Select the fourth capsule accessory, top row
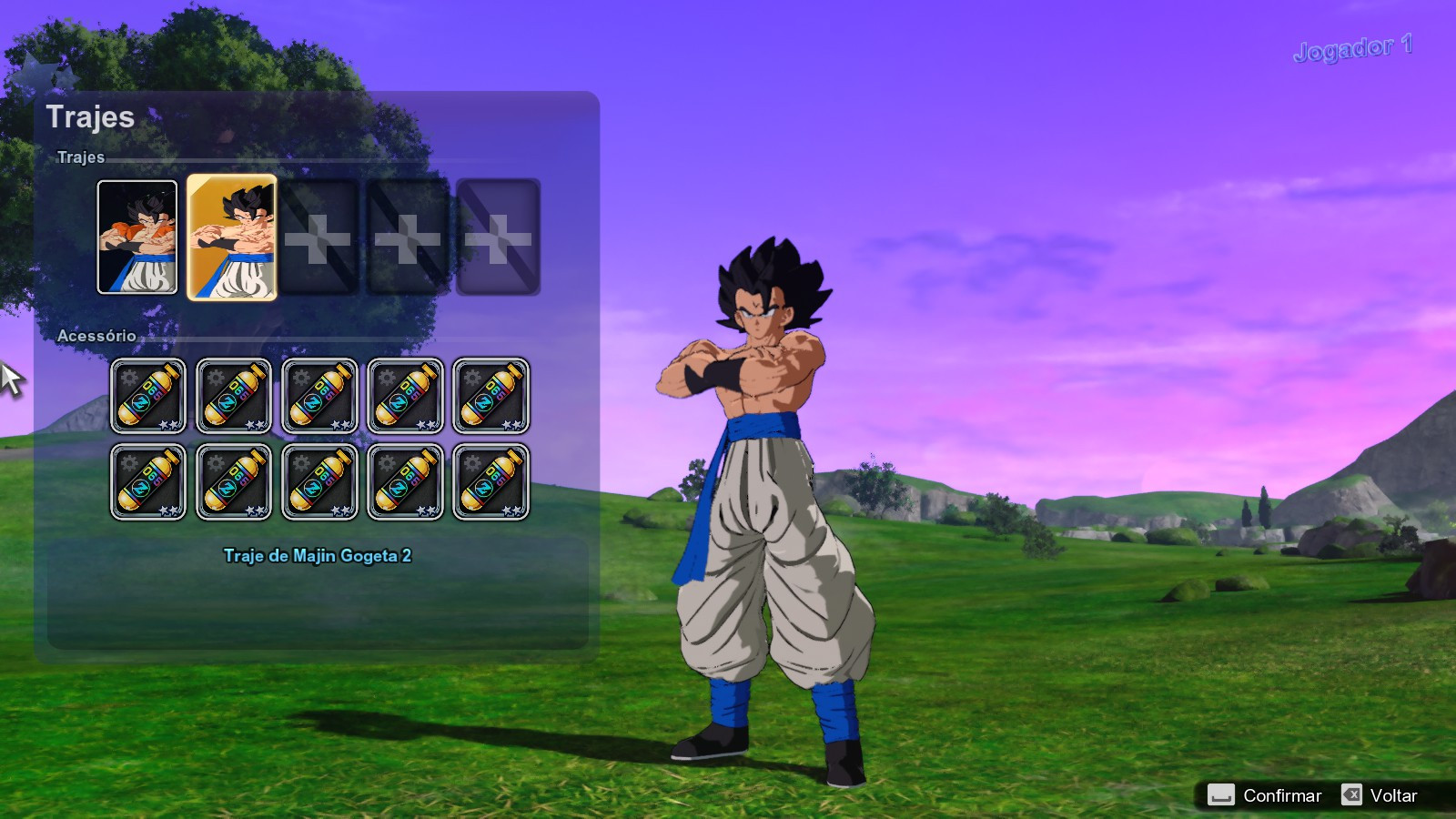 [x=406, y=395]
